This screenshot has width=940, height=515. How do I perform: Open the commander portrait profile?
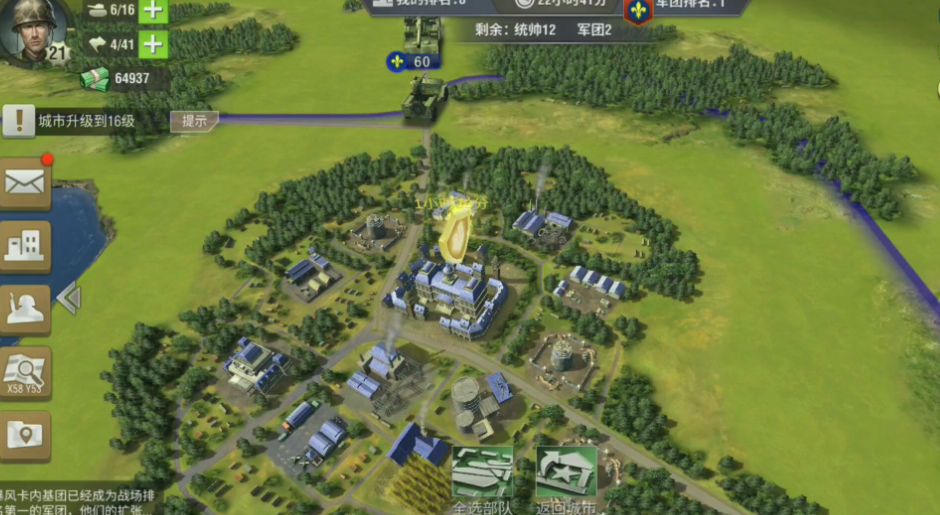pos(32,28)
